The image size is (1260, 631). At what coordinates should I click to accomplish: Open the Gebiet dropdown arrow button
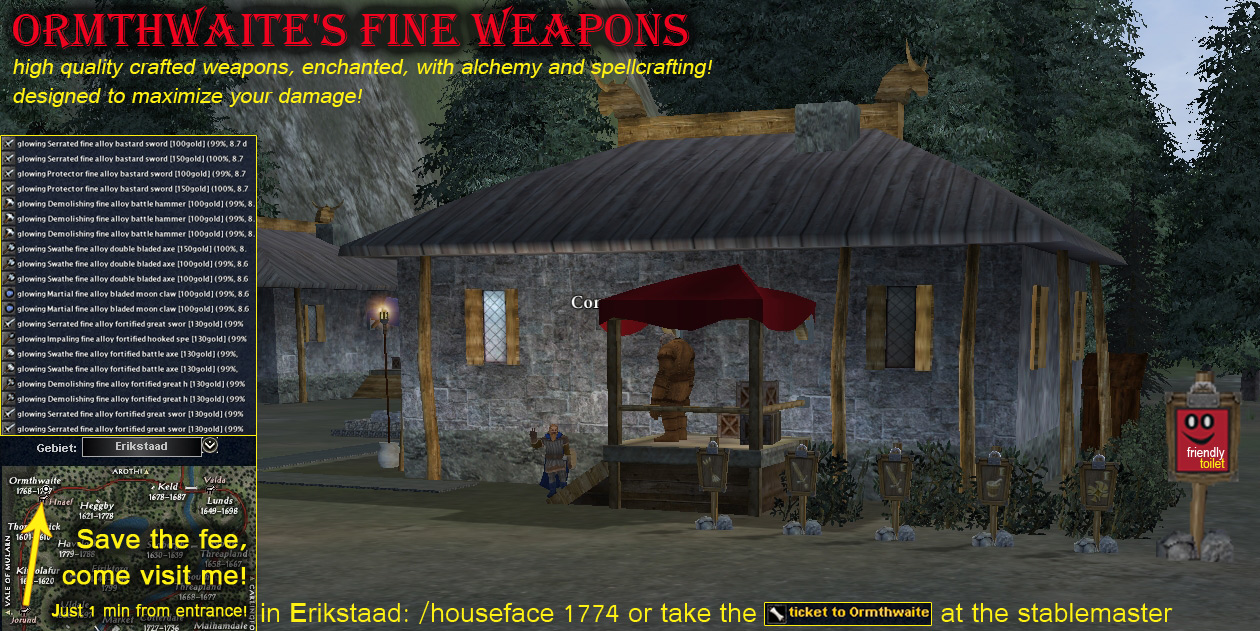[x=210, y=446]
